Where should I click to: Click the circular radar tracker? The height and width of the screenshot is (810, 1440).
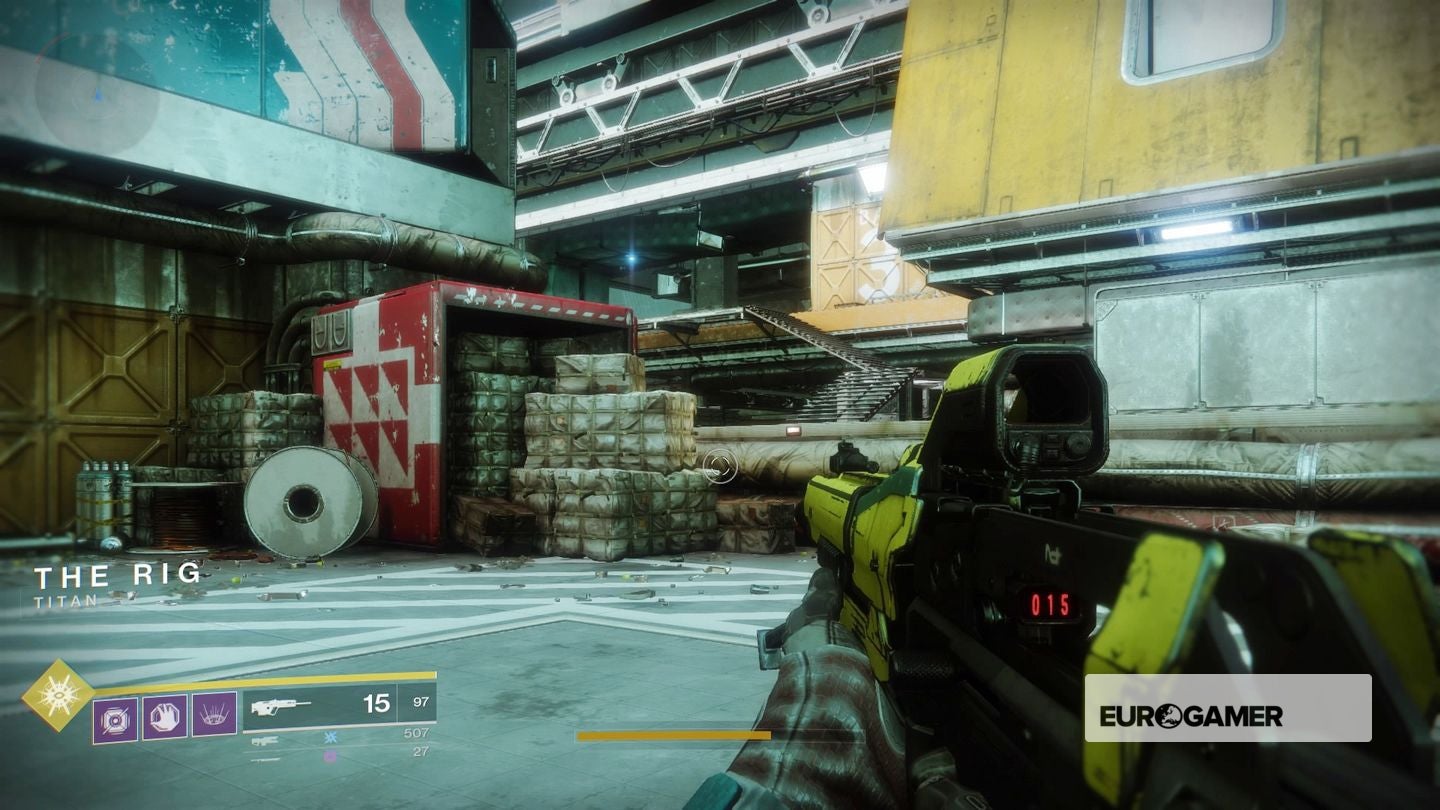tap(97, 94)
